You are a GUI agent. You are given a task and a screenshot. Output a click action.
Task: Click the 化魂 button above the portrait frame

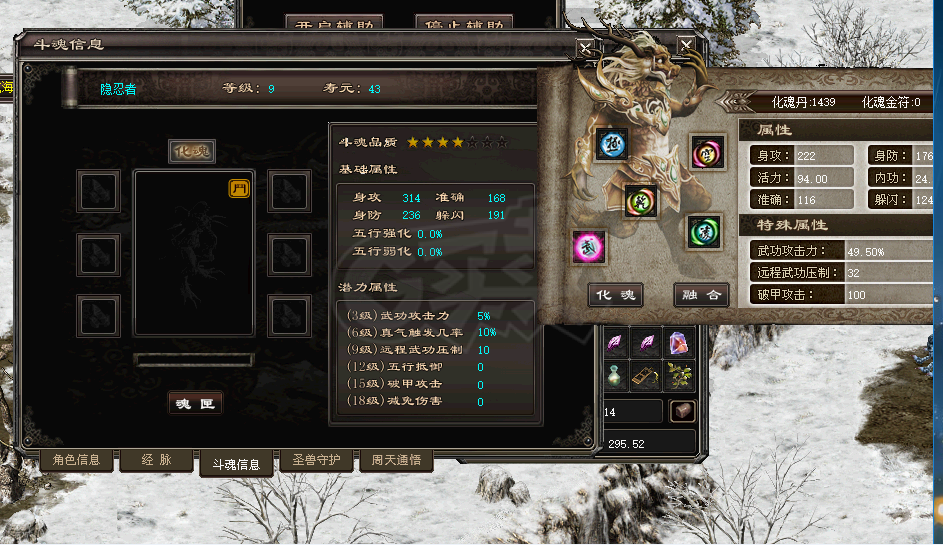tap(192, 151)
